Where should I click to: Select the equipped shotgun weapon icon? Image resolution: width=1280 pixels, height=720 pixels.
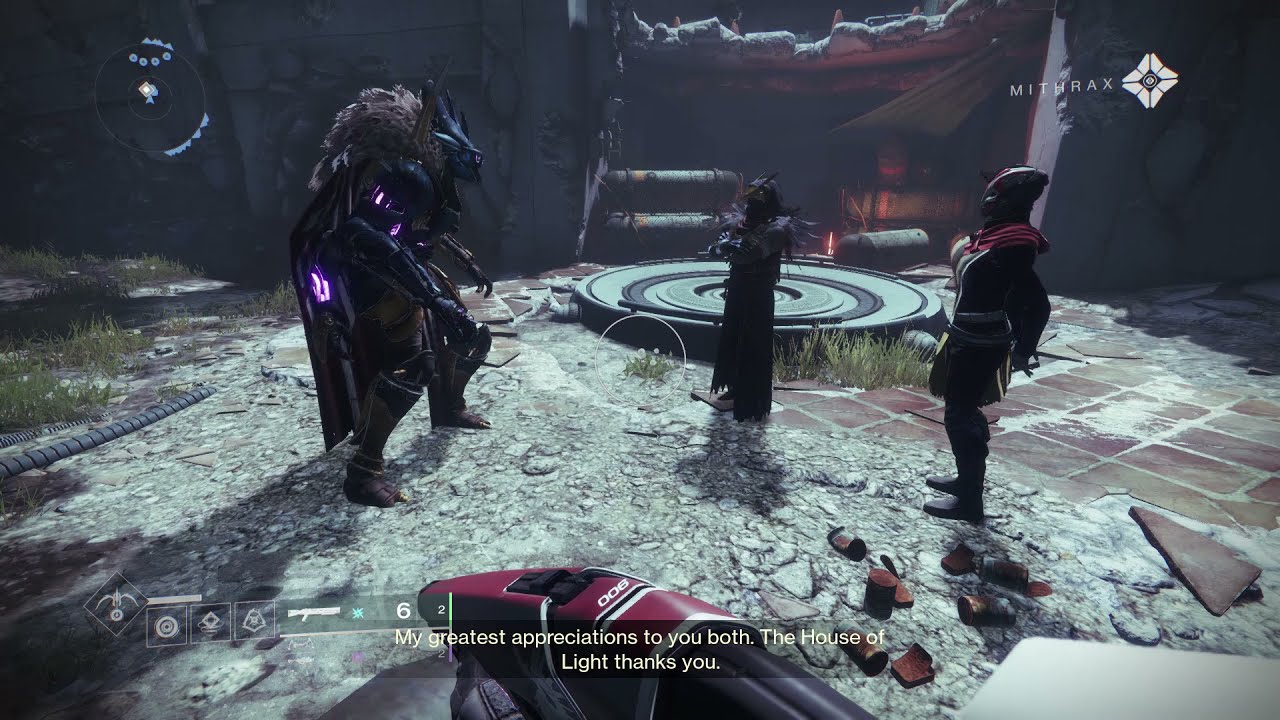coord(313,612)
